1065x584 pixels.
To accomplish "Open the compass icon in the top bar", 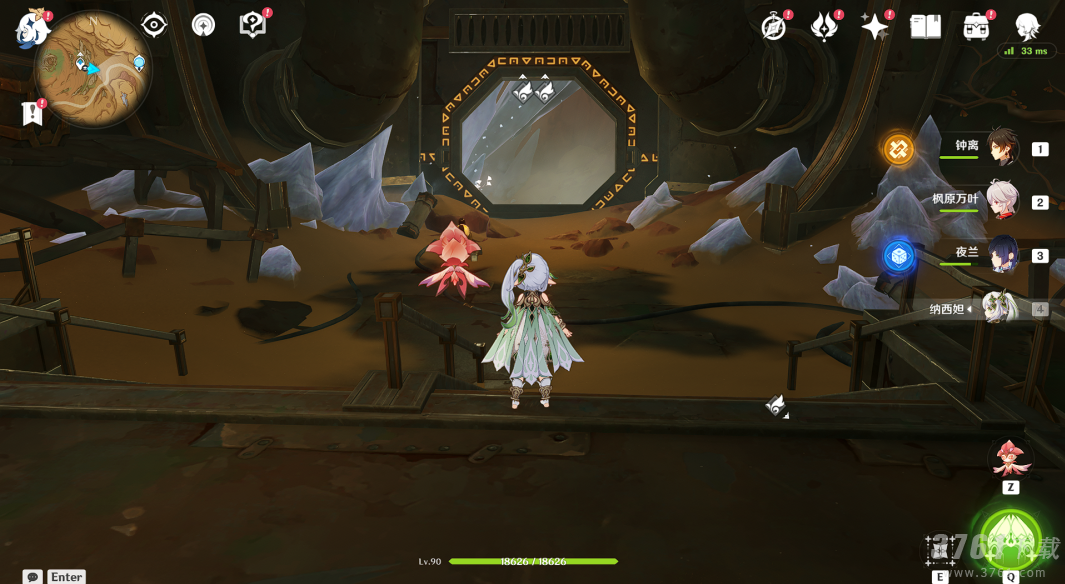I will 774,27.
